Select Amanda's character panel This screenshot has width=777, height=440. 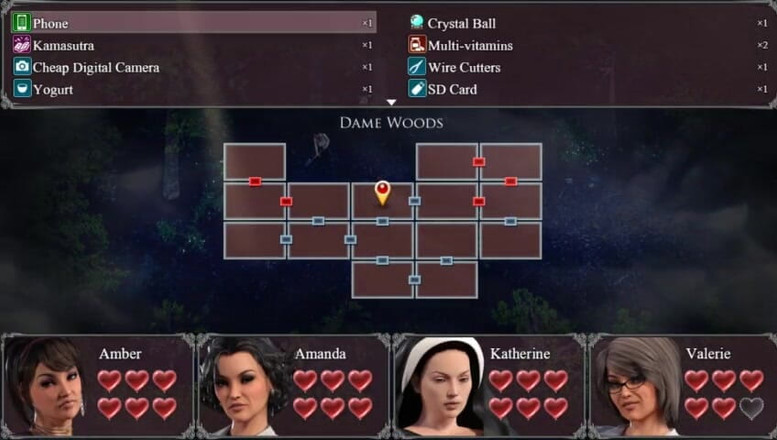click(293, 386)
